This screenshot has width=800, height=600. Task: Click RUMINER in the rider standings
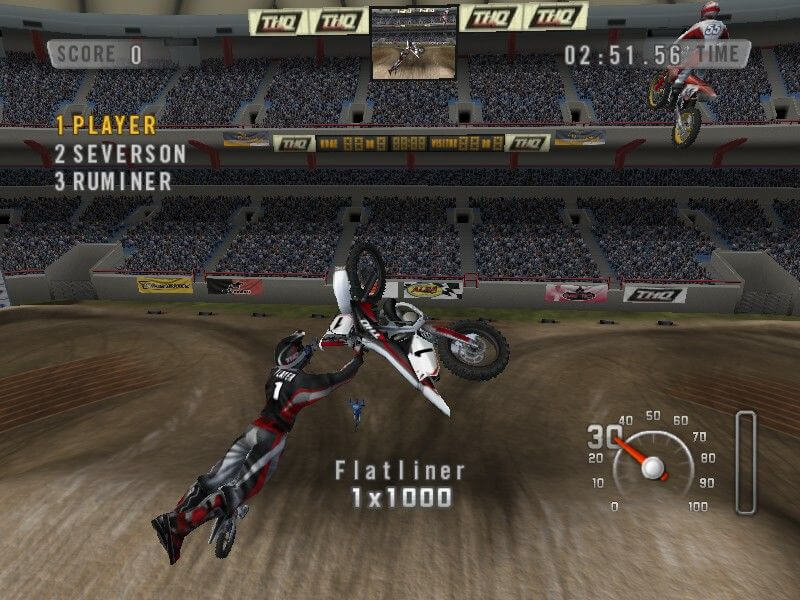[x=113, y=182]
